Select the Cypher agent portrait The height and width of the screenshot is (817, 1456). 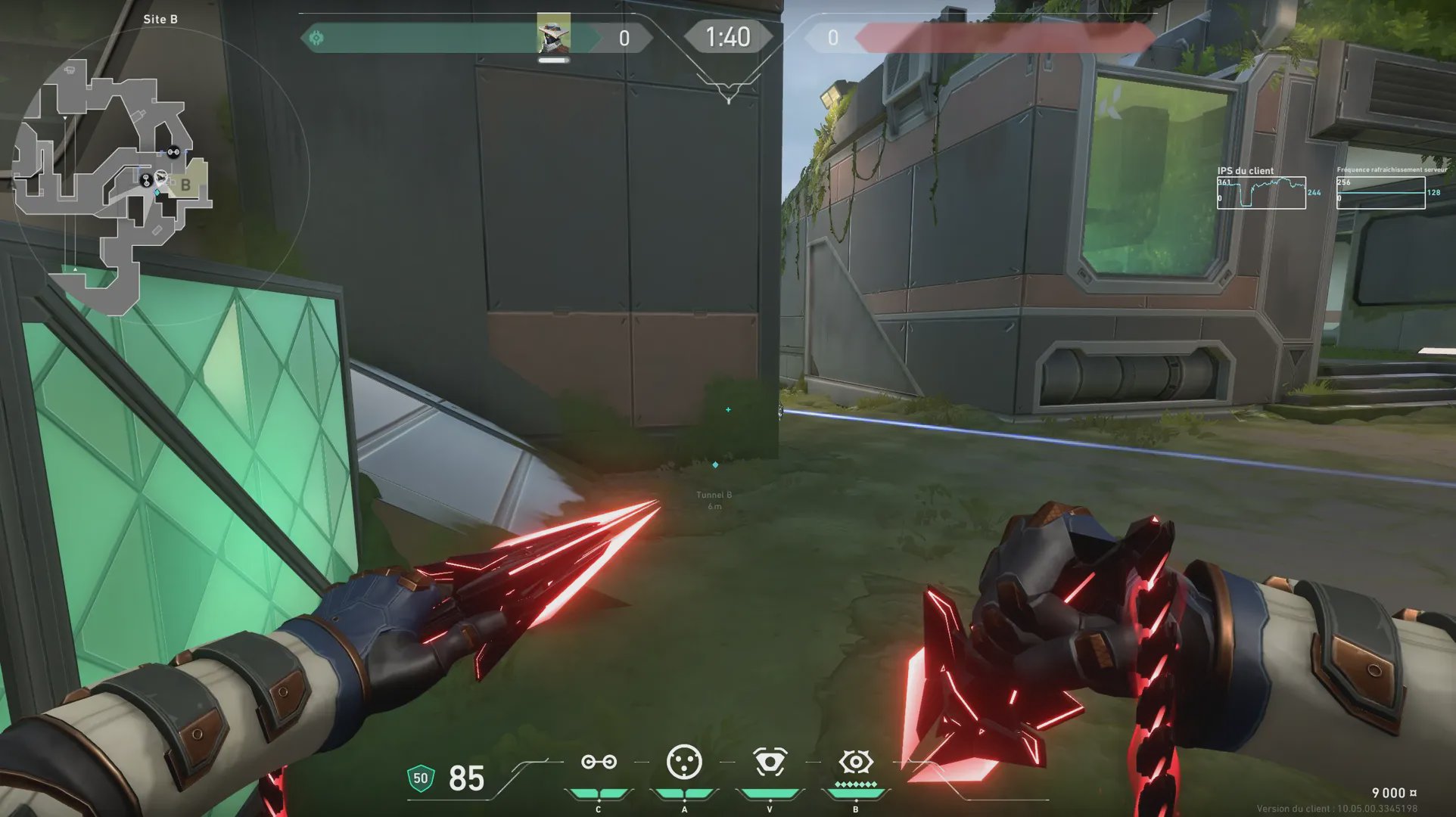click(554, 34)
